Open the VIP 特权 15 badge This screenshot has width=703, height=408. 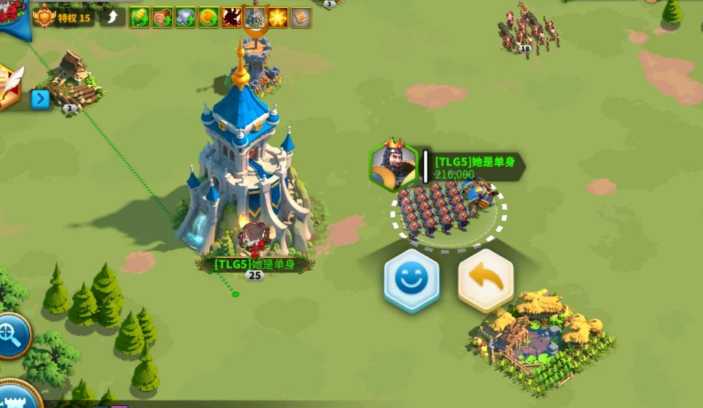(63, 17)
